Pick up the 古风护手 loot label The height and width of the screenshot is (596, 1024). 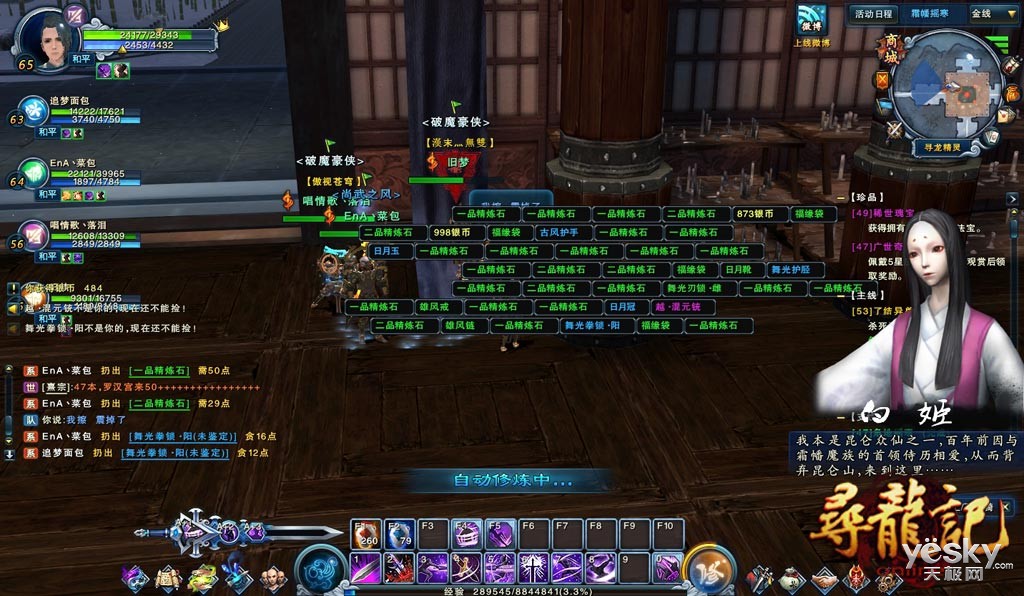558,233
